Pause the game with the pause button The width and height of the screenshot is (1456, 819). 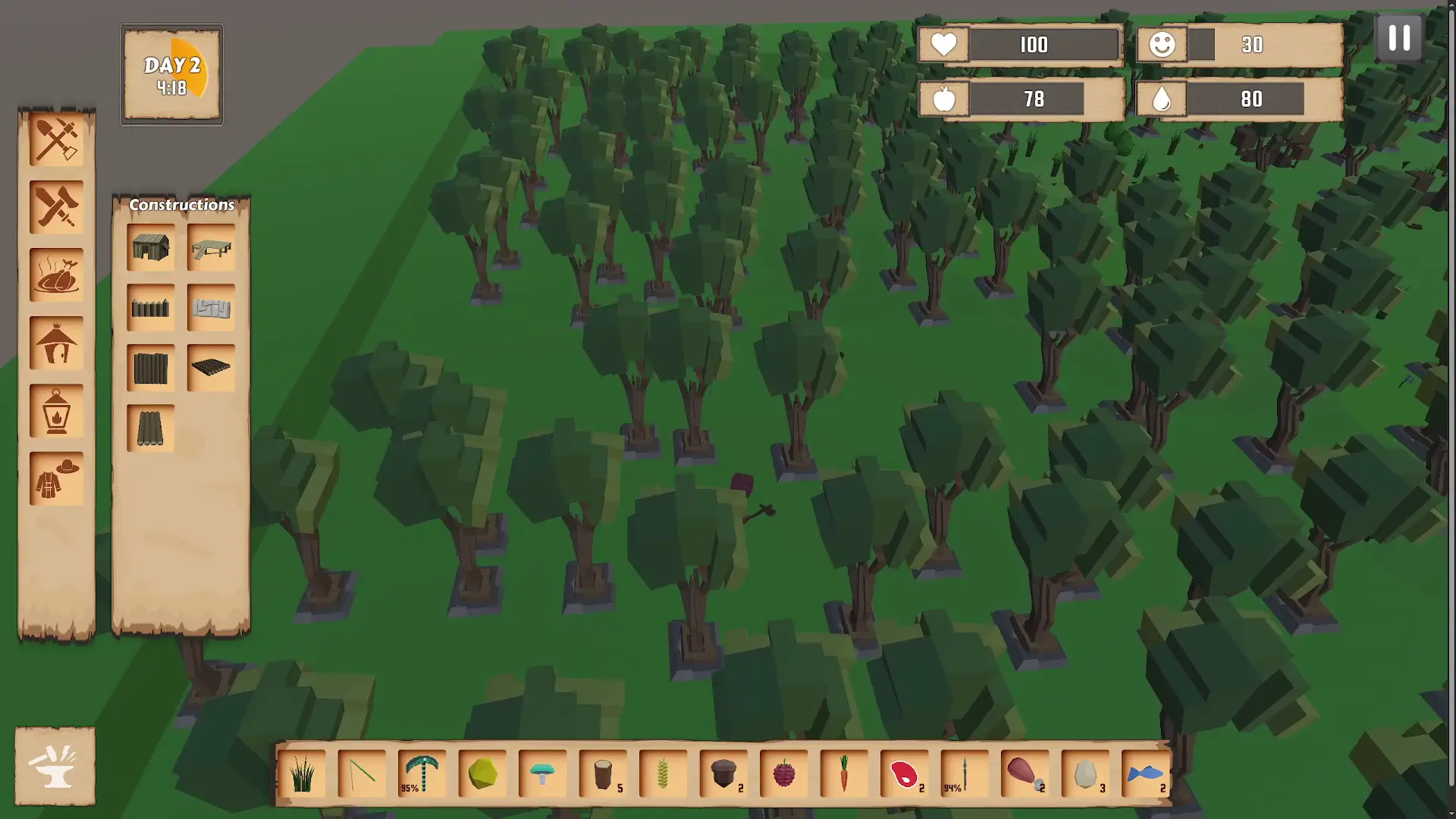(1399, 38)
